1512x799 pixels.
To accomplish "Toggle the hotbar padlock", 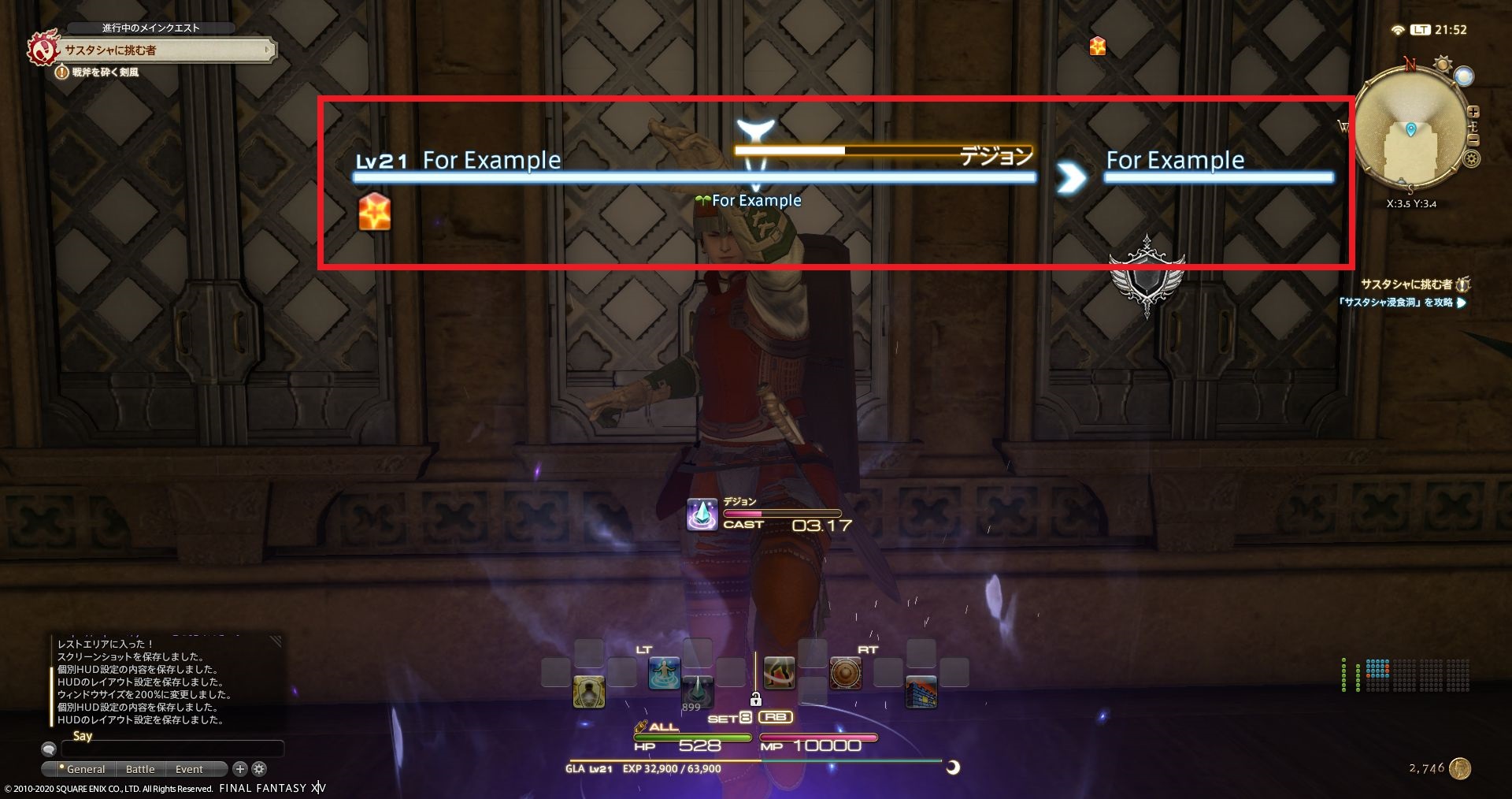I will point(755,699).
